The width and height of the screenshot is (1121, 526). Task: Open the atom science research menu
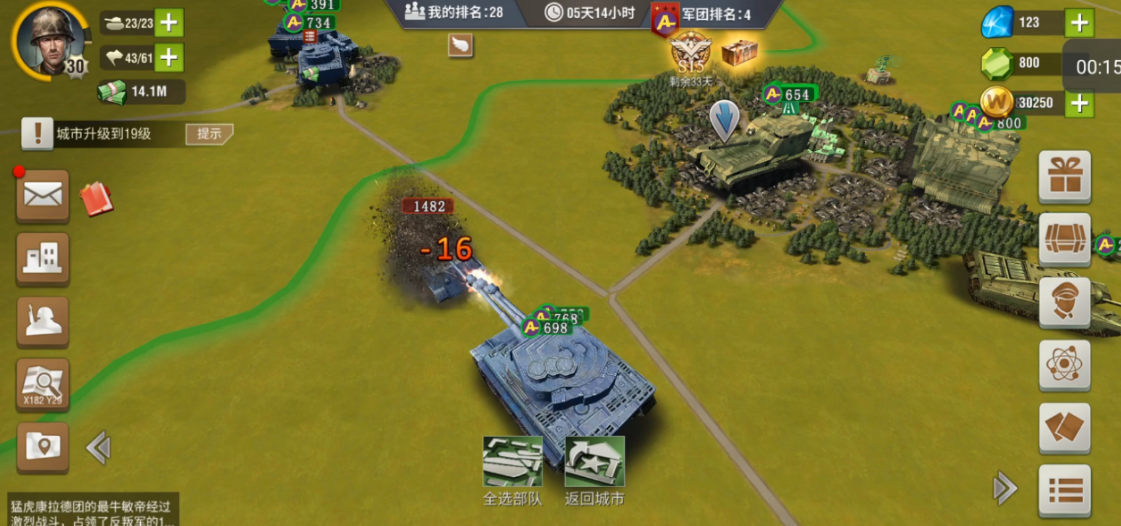1064,365
